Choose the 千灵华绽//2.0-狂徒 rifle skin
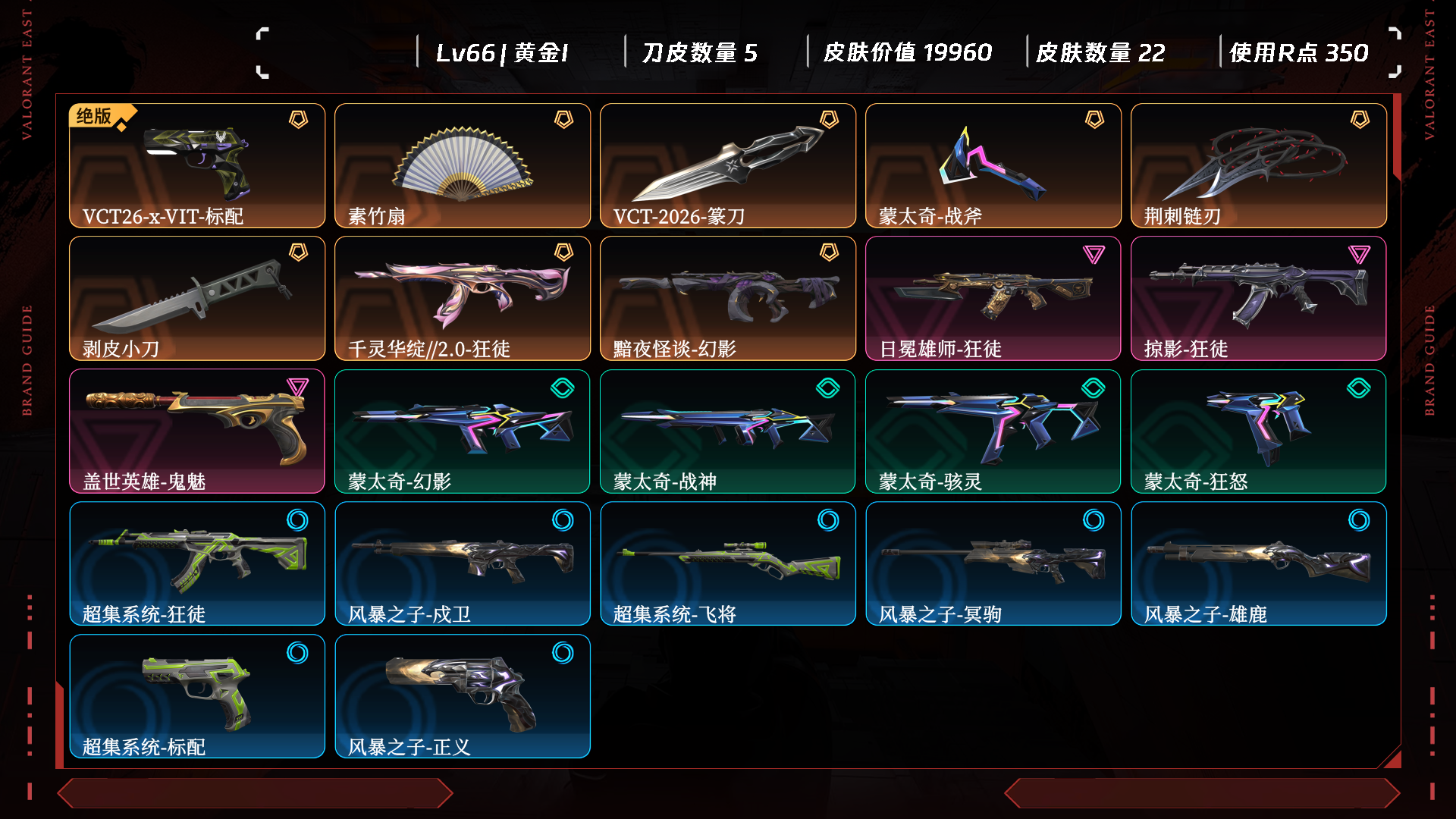Screen dimensions: 1456x819 coord(463,298)
